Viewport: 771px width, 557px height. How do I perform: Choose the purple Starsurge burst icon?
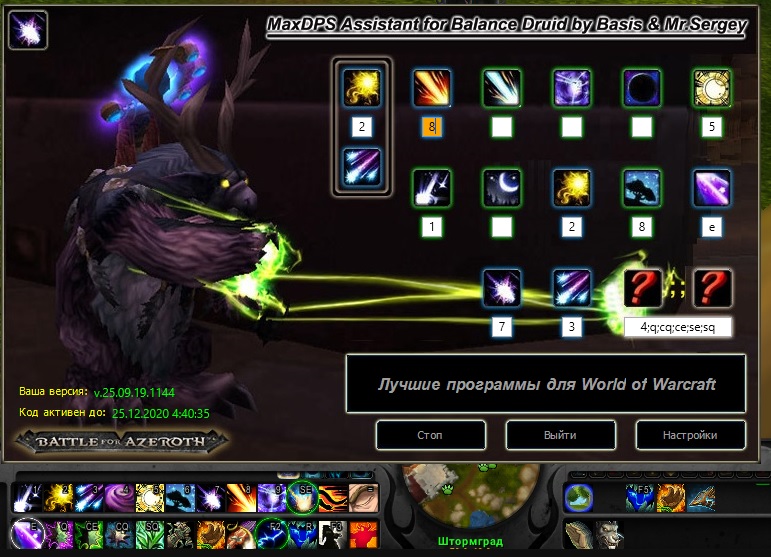[502, 287]
